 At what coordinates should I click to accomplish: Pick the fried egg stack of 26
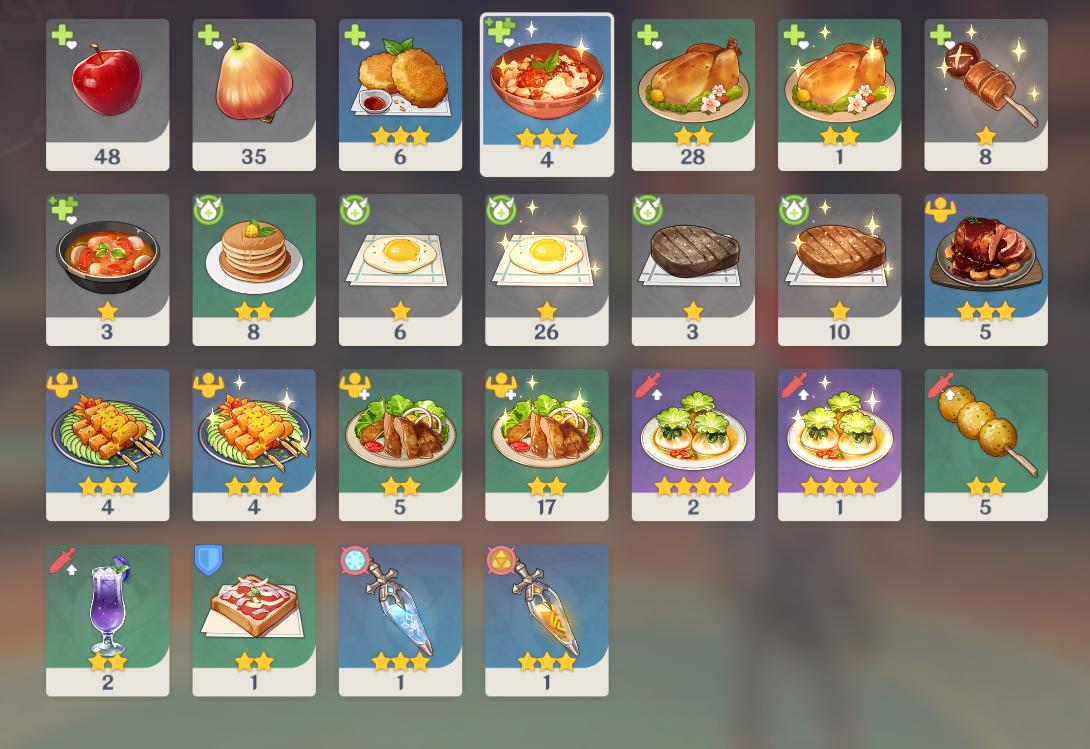coord(546,269)
